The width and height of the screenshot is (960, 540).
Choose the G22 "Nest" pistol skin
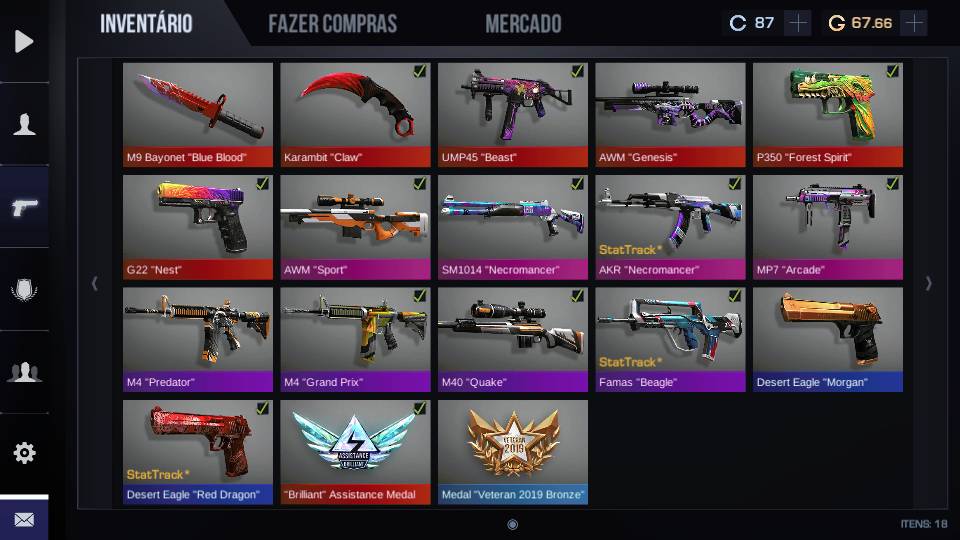tap(198, 227)
